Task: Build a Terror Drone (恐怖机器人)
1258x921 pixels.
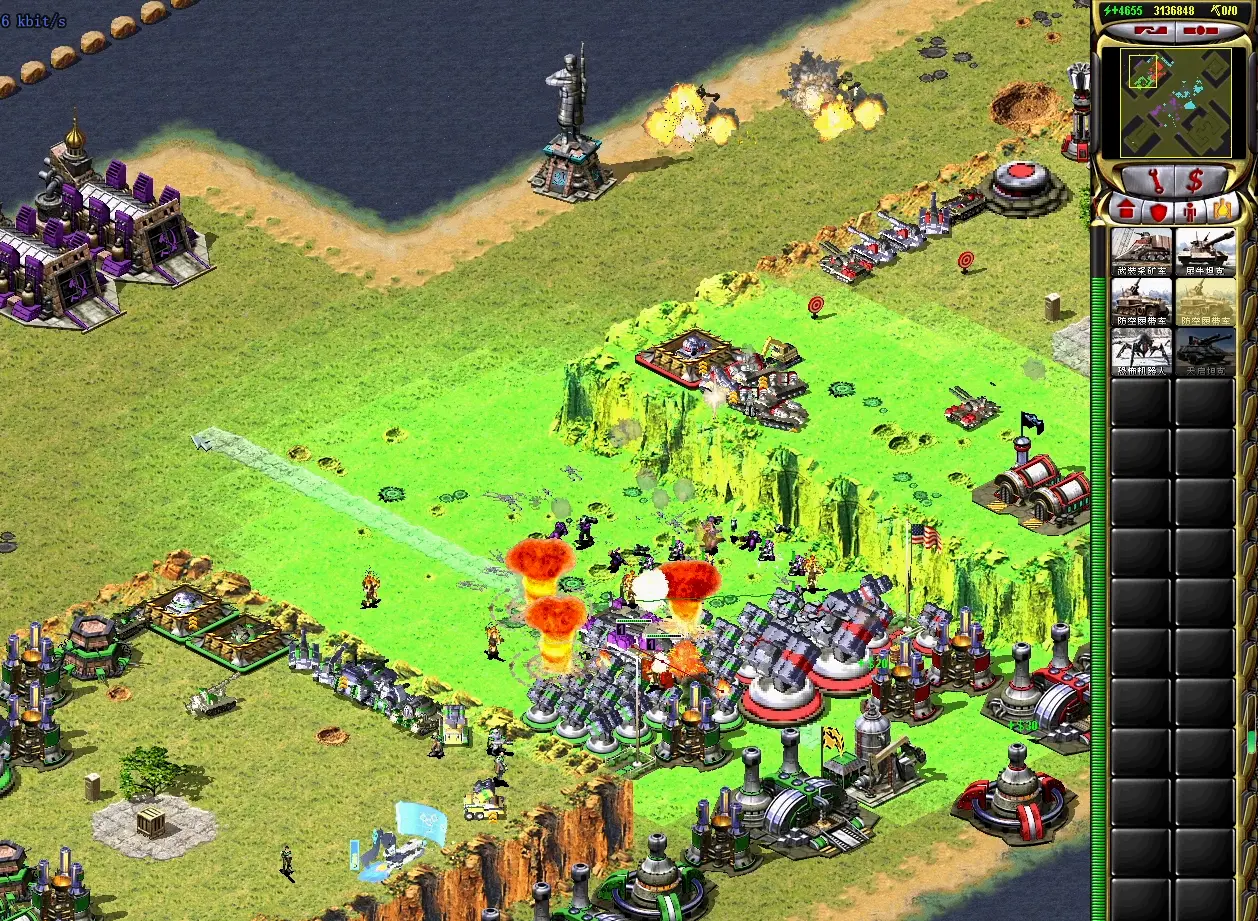Action: tap(1141, 352)
